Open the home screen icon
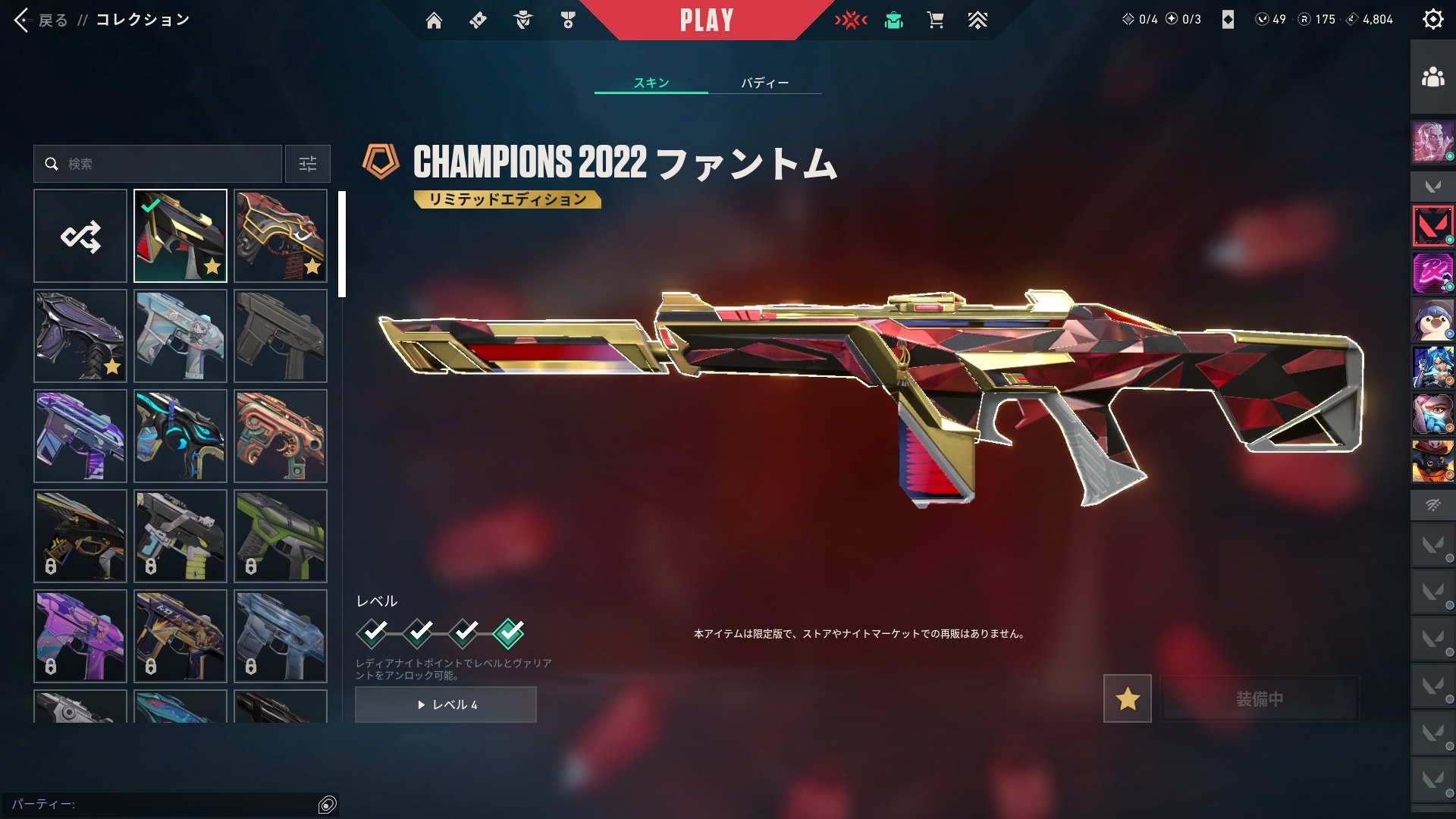Viewport: 1456px width, 819px height. pos(434,20)
